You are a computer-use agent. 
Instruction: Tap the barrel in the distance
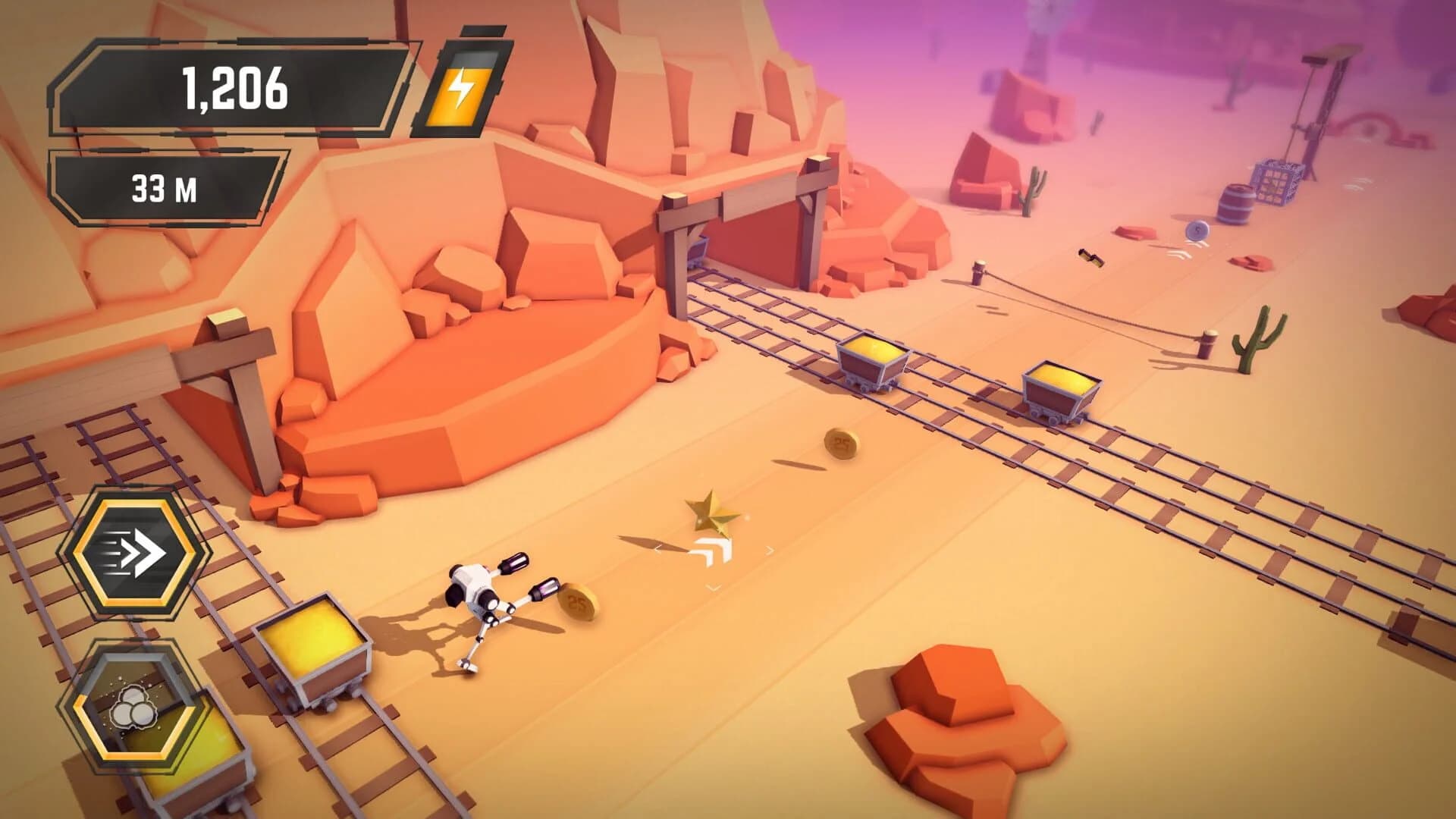(1238, 201)
